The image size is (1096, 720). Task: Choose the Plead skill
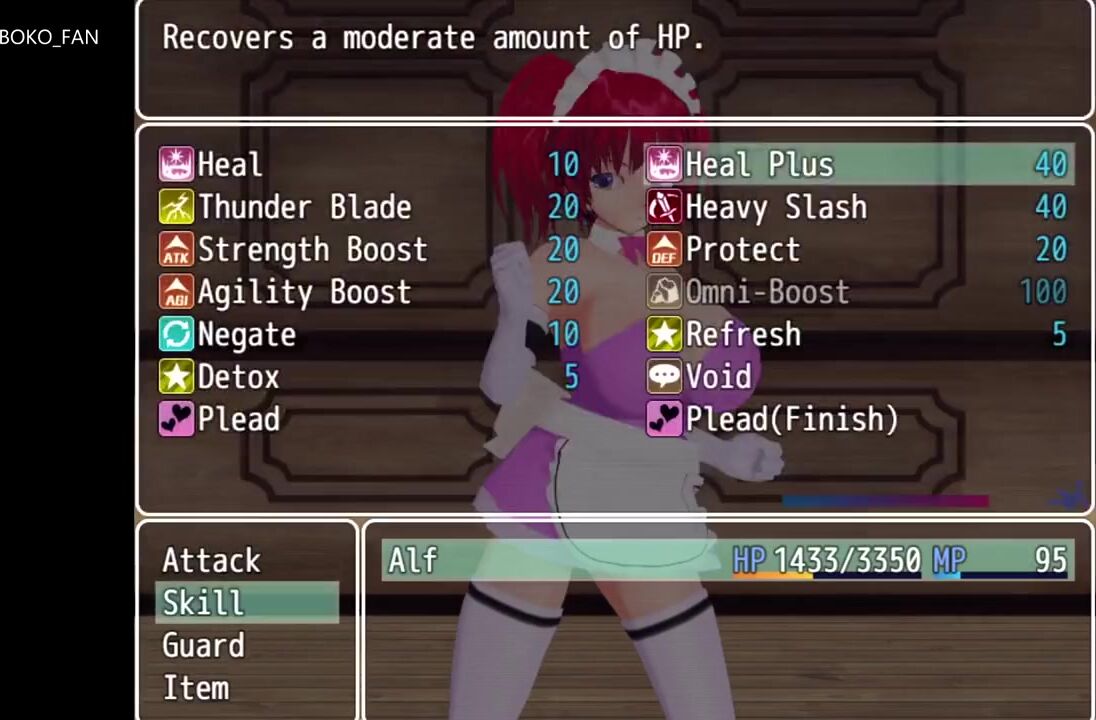238,419
